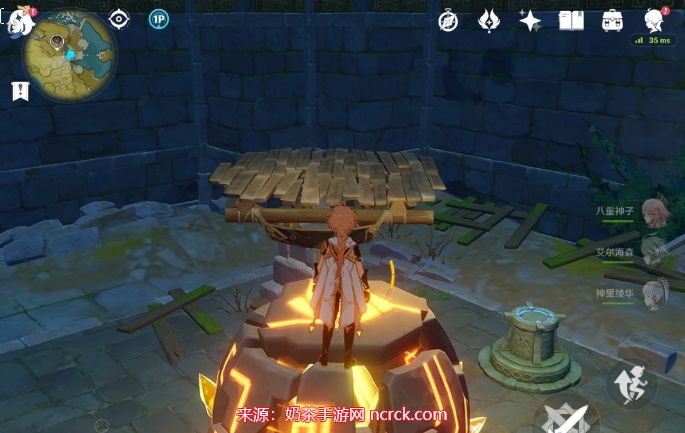
Task: Open the backpack inventory
Action: point(612,20)
